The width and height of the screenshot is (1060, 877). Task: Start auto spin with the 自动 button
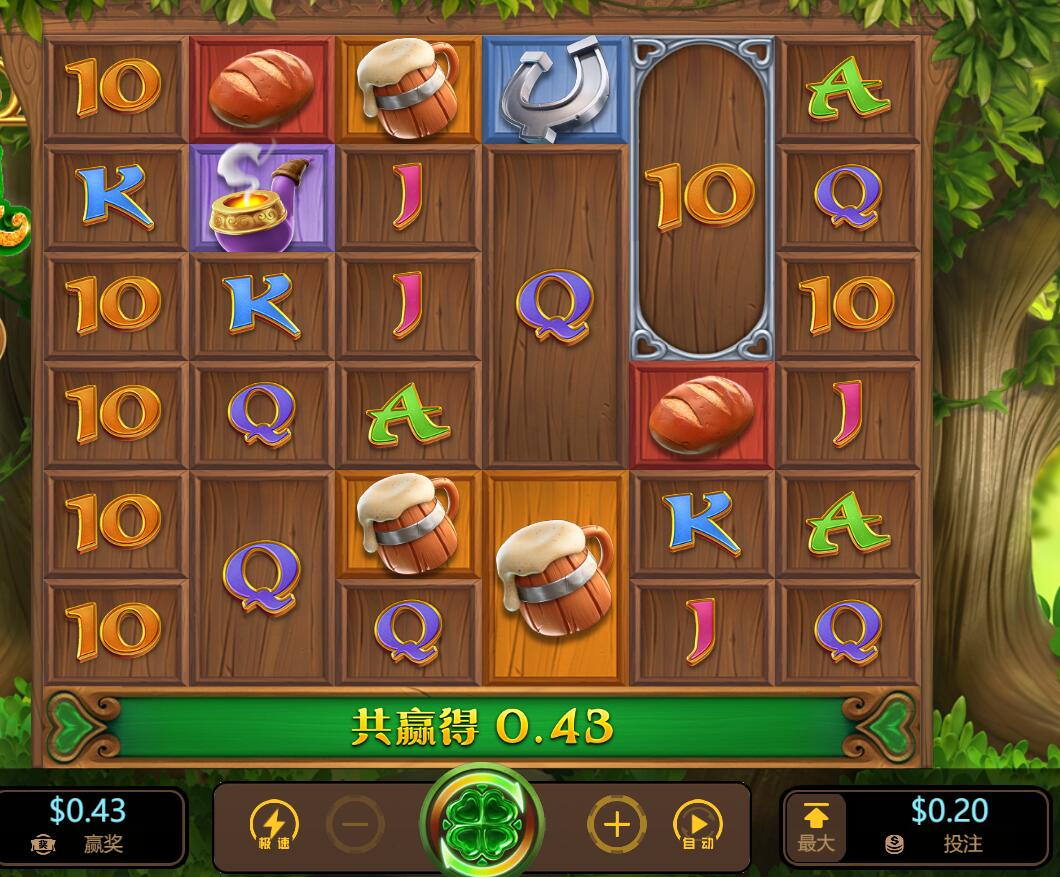698,825
